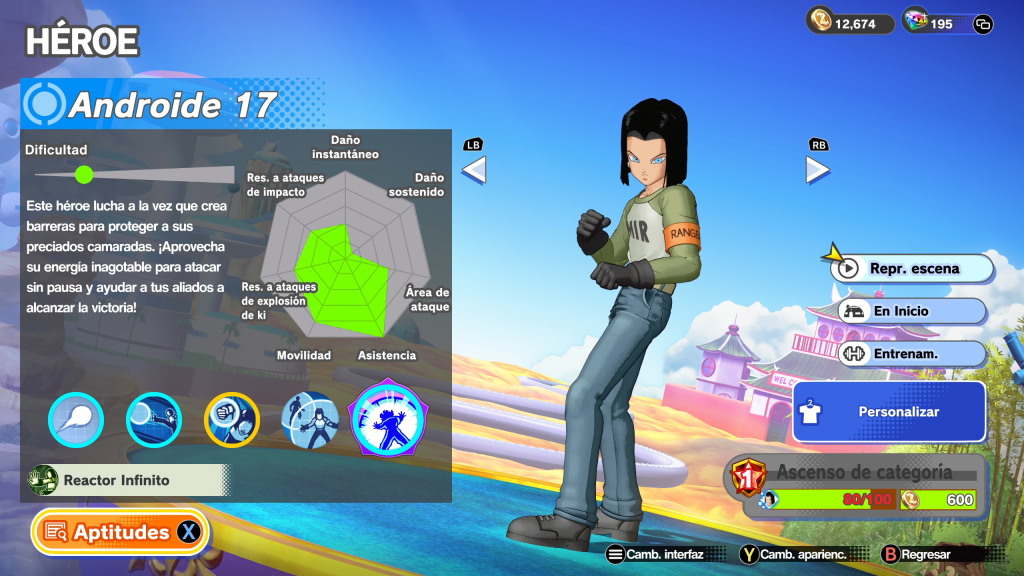Viewport: 1024px width, 576px height.
Task: Select the En Inicio option
Action: pos(911,311)
